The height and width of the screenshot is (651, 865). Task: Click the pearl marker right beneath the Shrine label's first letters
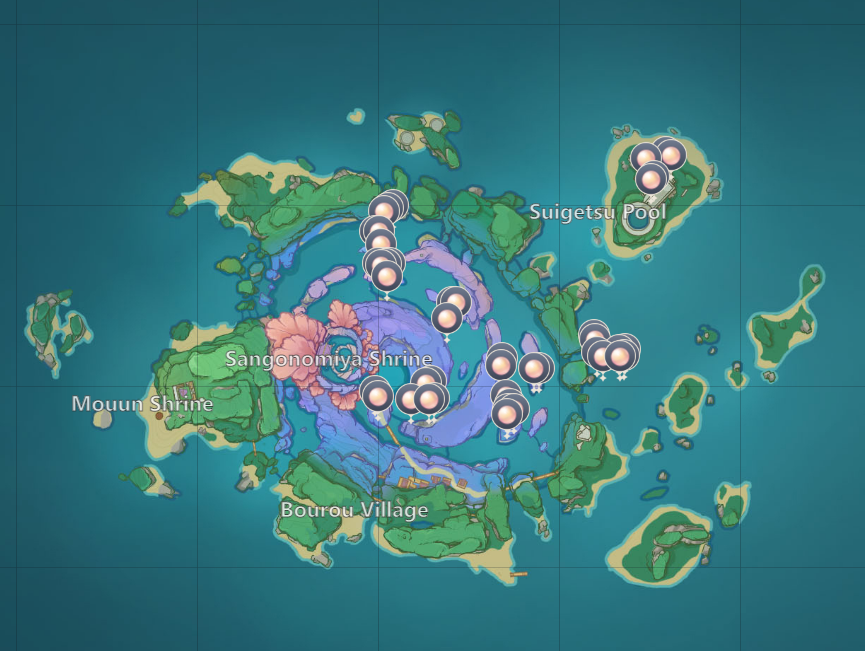coord(377,395)
